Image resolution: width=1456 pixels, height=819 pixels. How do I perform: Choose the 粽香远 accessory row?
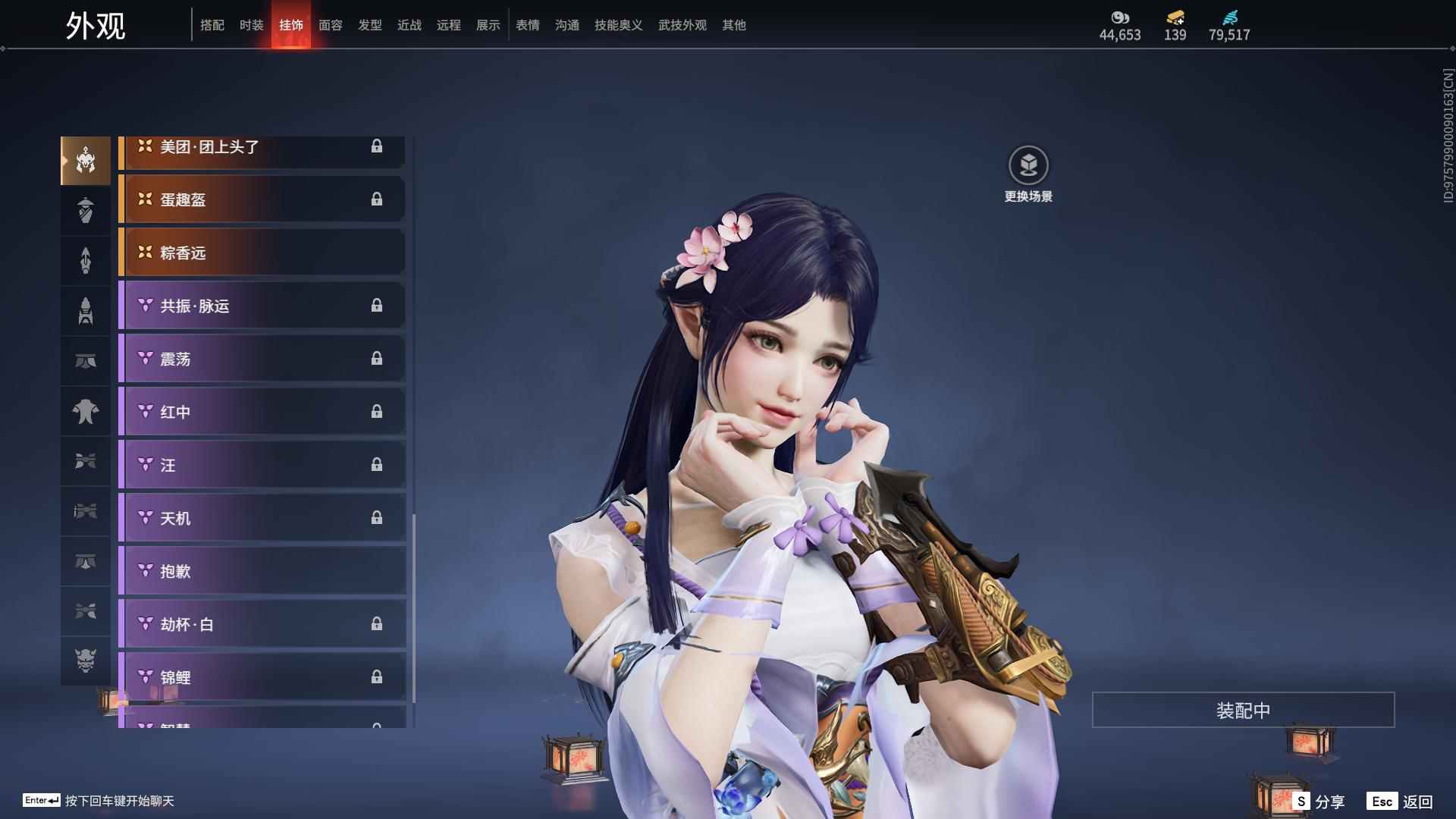point(262,253)
